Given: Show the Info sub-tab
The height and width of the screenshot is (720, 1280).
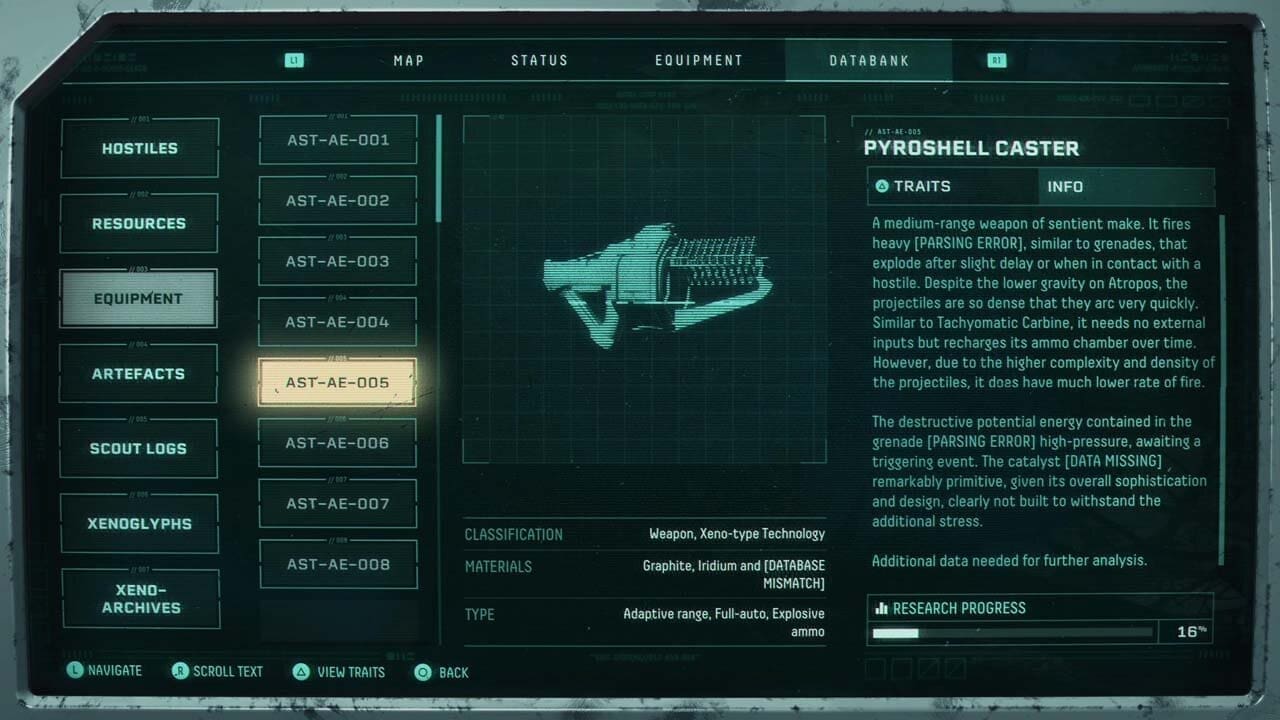Looking at the screenshot, I should click(1125, 187).
